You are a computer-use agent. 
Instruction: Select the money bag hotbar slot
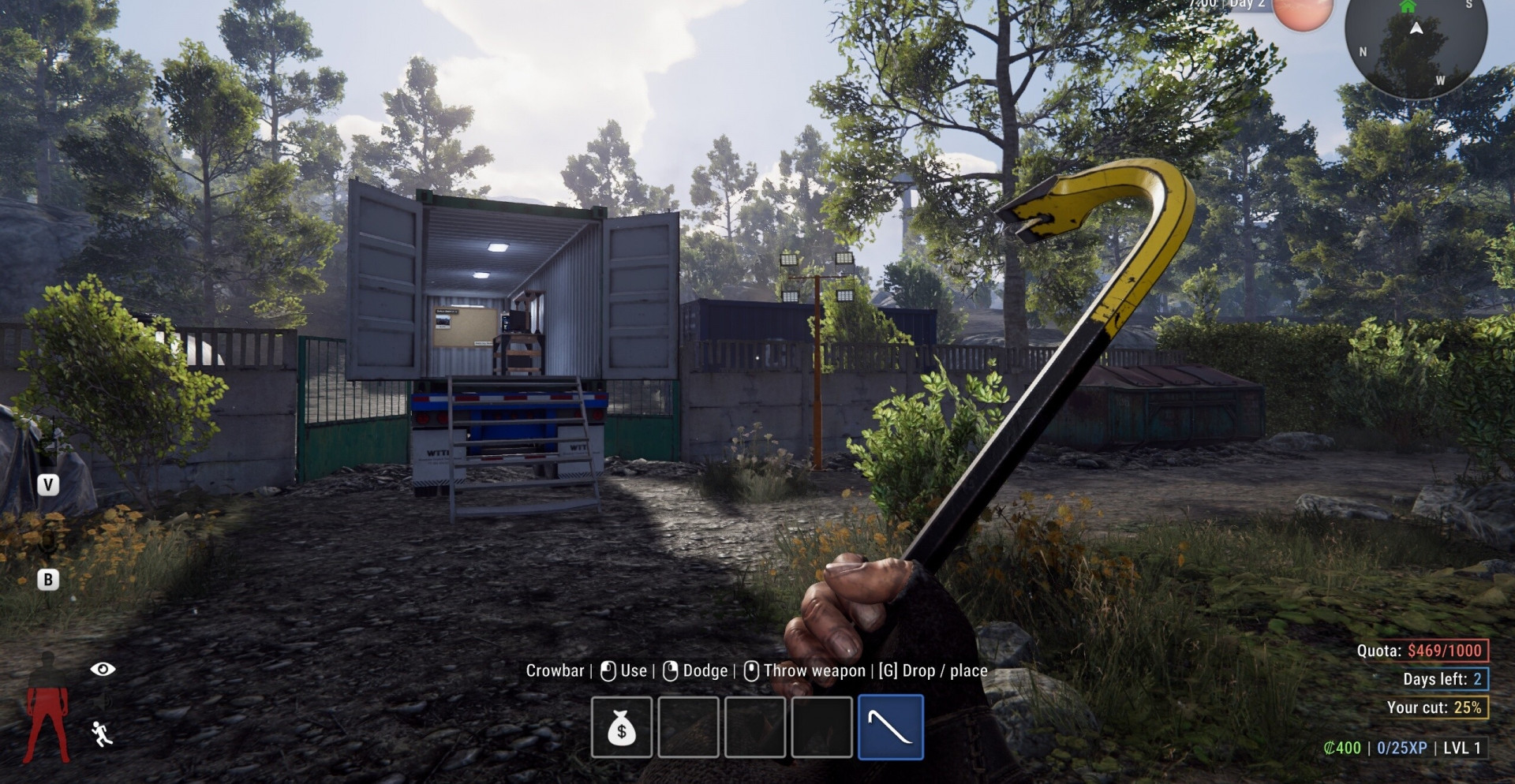622,727
